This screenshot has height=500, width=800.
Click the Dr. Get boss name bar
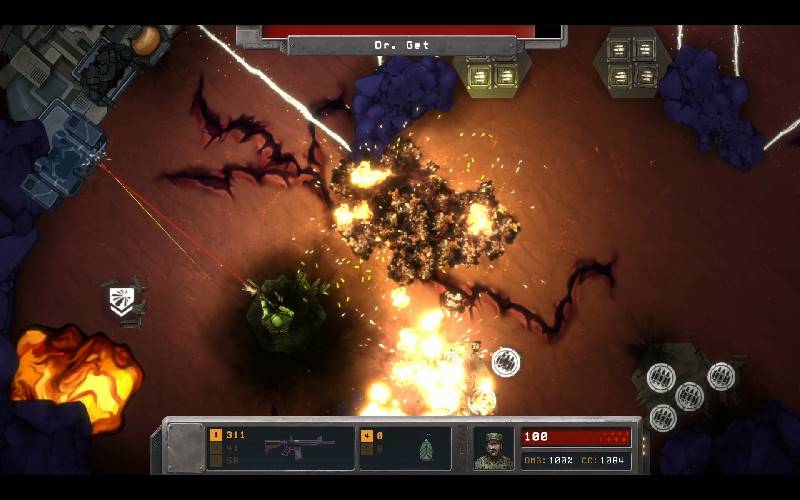(x=401, y=45)
